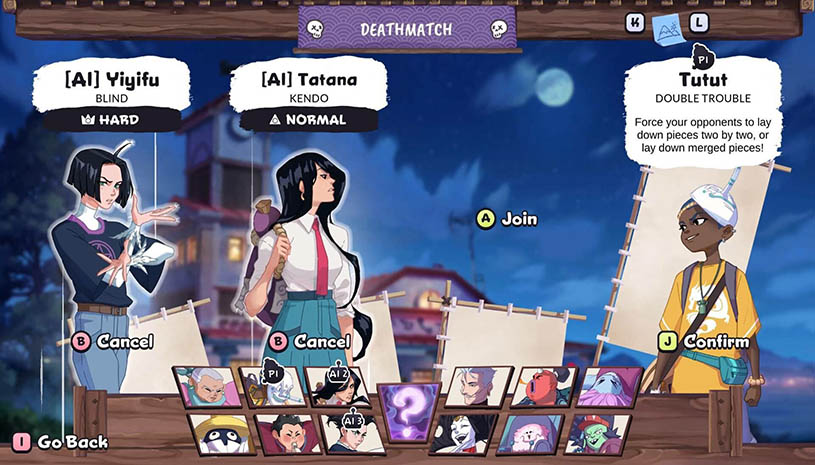Select the random question mark character tile
This screenshot has width=815, height=465.
pyautogui.click(x=407, y=411)
